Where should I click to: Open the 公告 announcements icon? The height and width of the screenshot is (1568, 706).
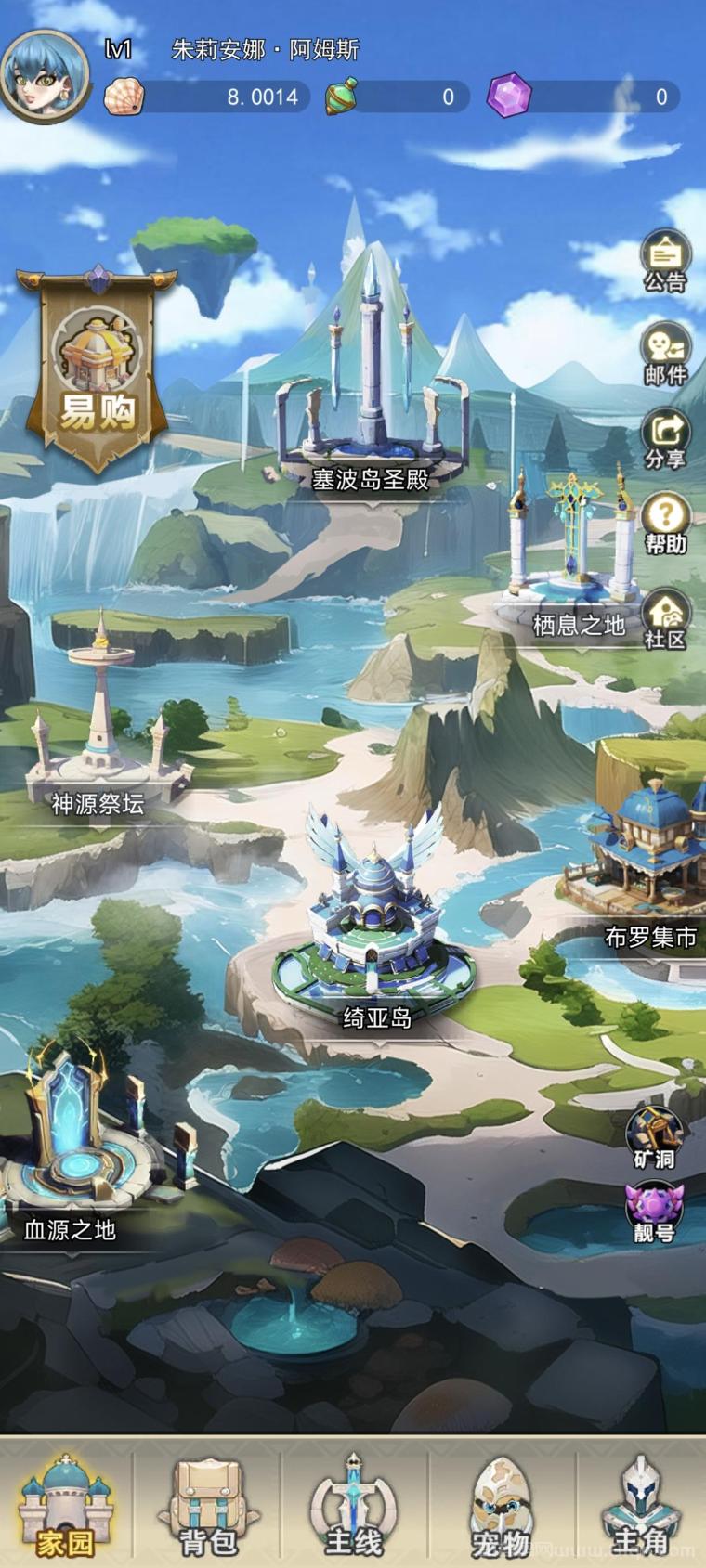click(x=665, y=260)
